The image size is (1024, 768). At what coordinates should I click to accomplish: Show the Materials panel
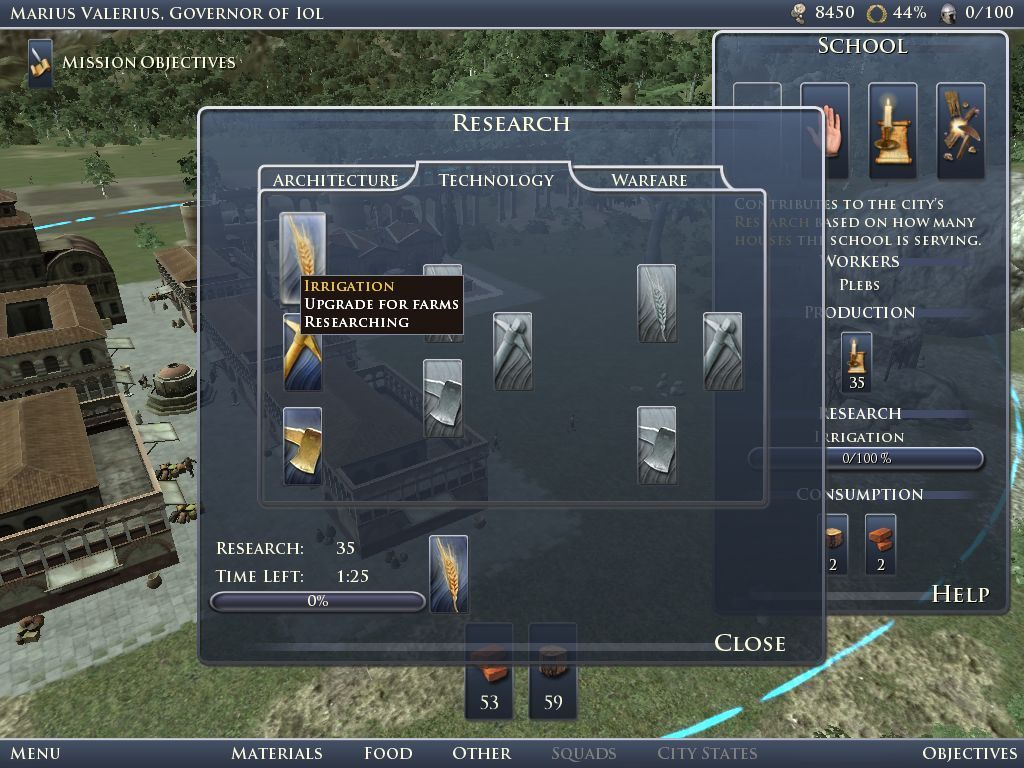pos(277,753)
